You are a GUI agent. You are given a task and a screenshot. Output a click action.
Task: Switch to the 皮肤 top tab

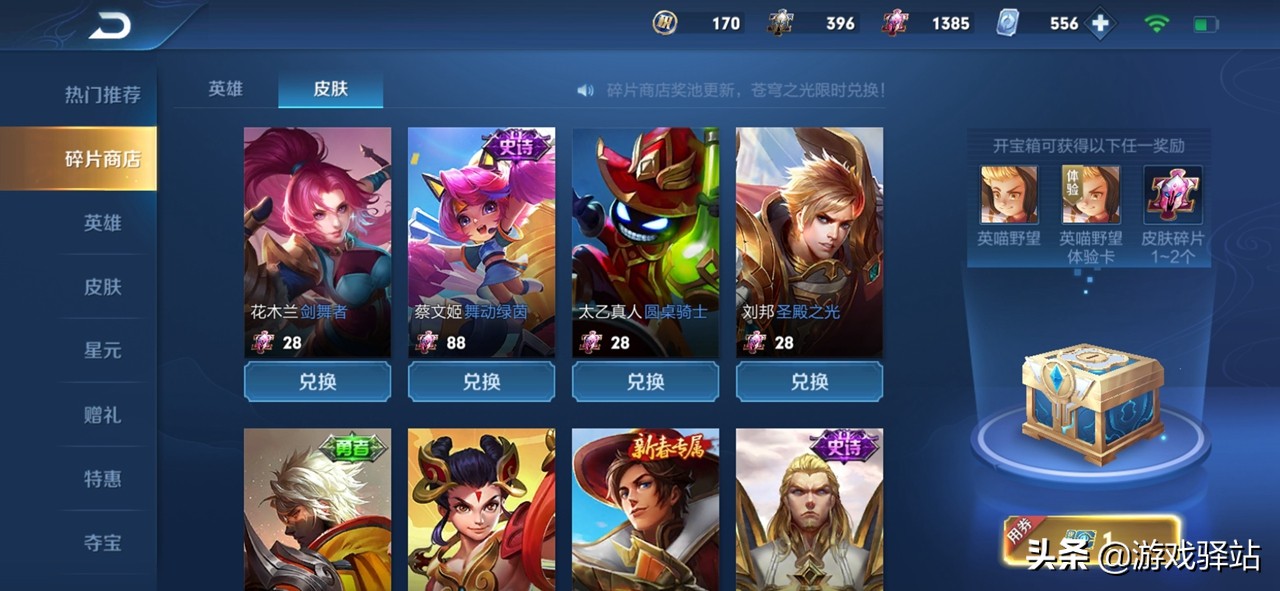[330, 88]
